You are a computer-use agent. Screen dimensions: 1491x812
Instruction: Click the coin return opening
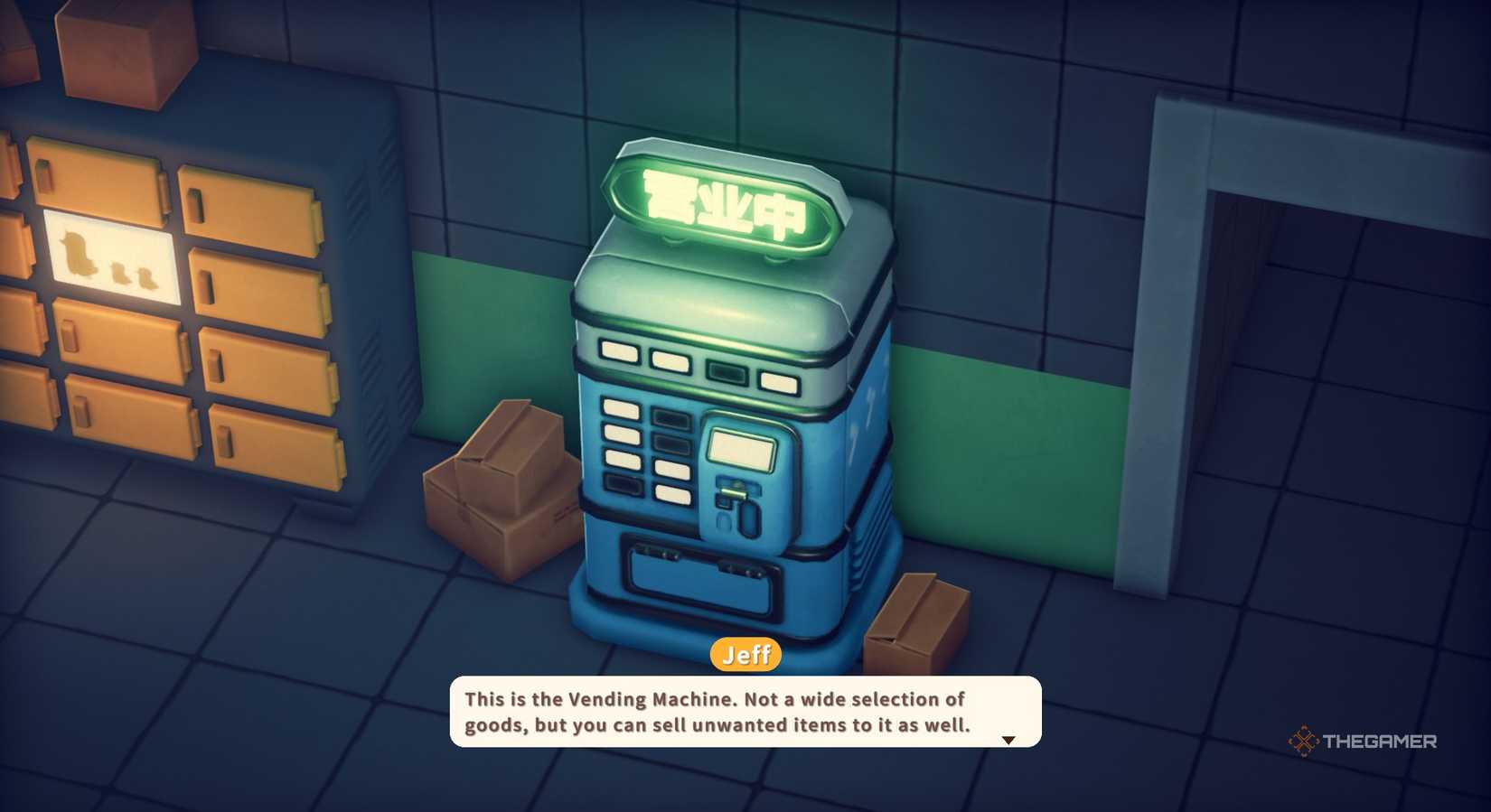(751, 521)
